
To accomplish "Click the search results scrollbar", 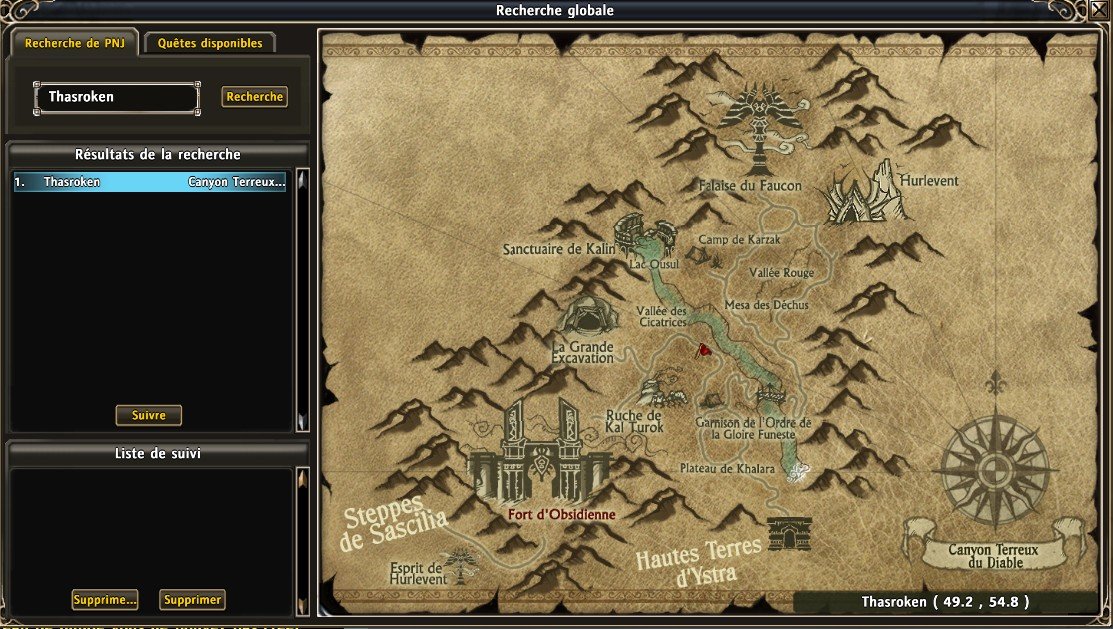I will 302,300.
